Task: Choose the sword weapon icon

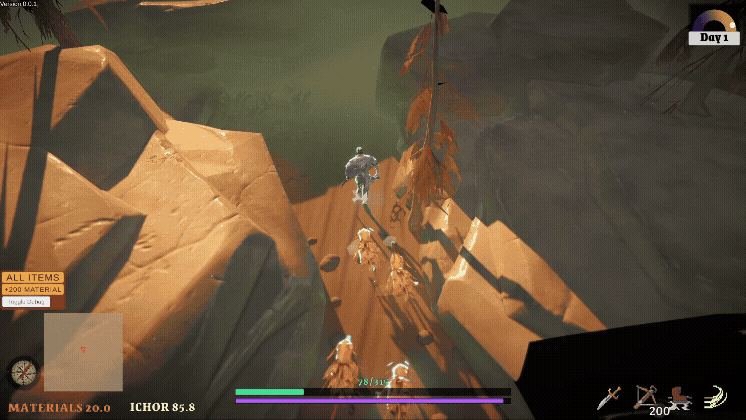Action: click(609, 397)
